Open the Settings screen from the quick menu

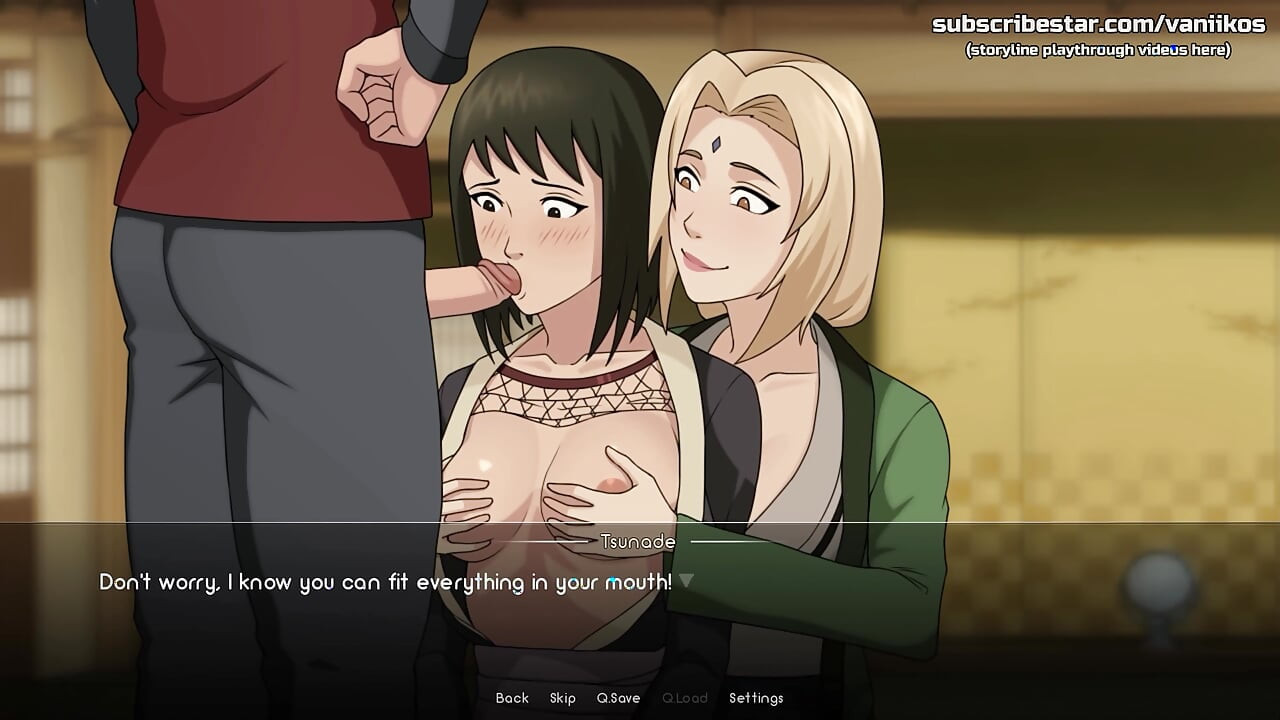(x=757, y=698)
